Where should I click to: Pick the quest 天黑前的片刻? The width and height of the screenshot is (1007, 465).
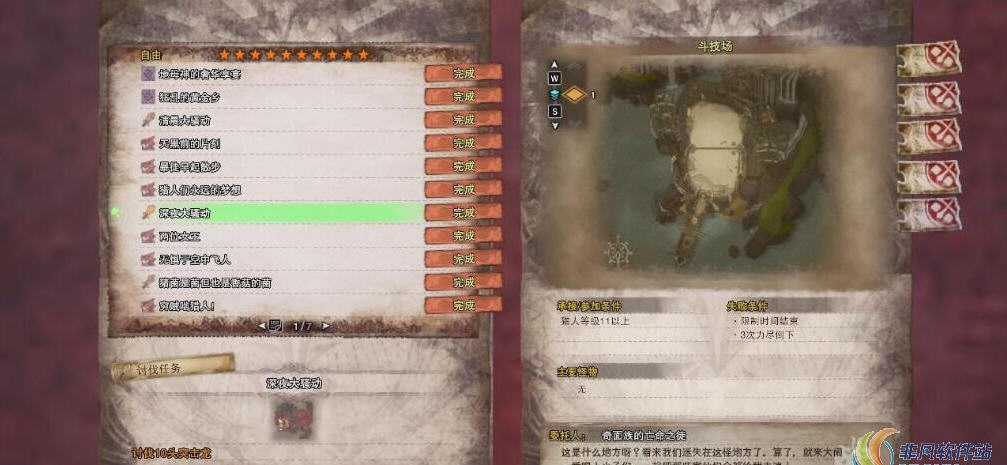point(190,143)
